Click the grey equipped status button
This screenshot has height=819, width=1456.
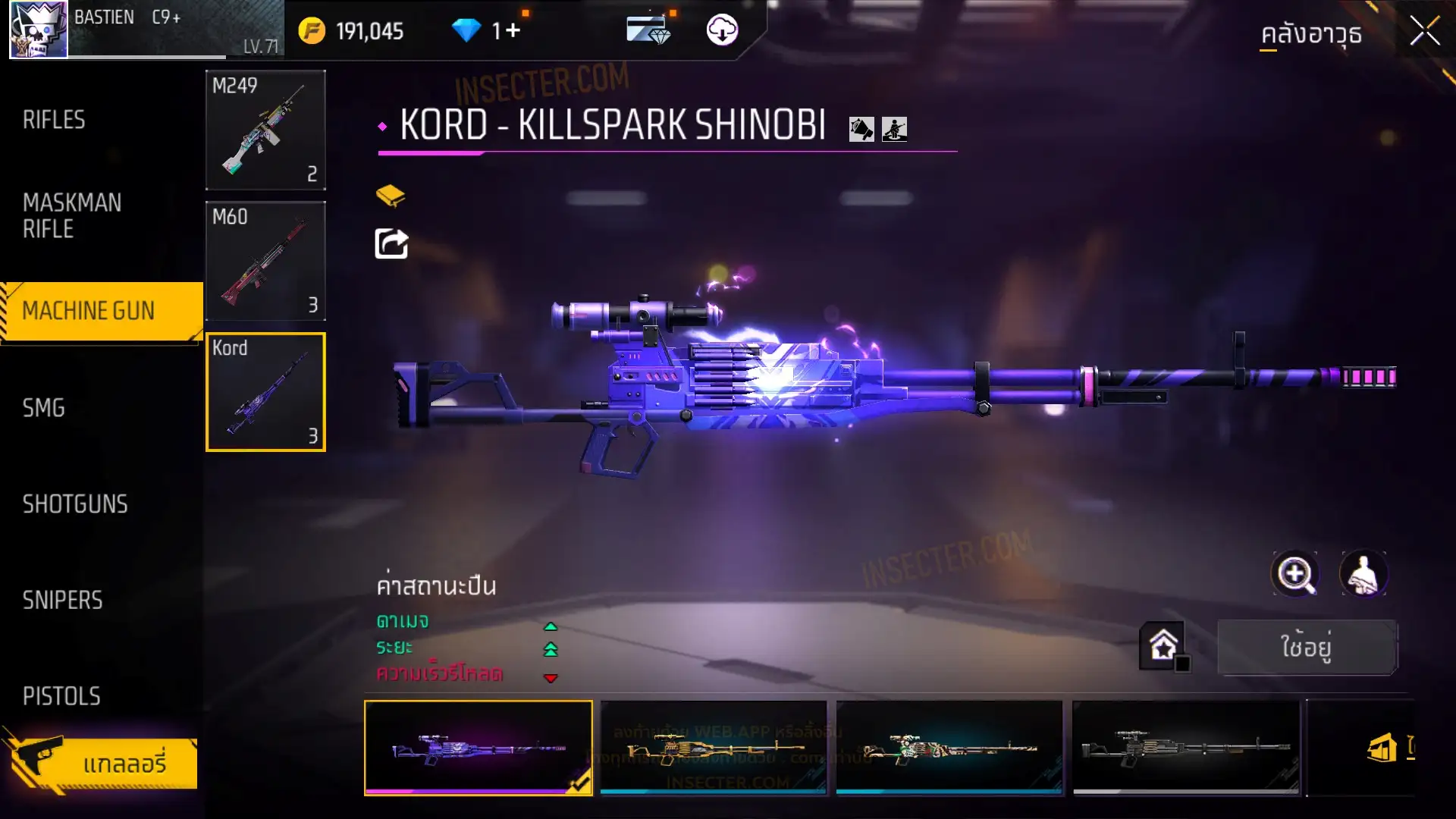[1307, 647]
